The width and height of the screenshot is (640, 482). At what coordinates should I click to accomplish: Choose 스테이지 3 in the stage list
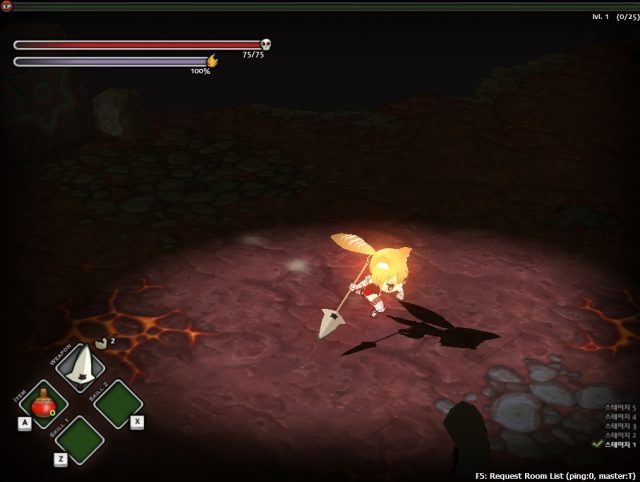(618, 426)
